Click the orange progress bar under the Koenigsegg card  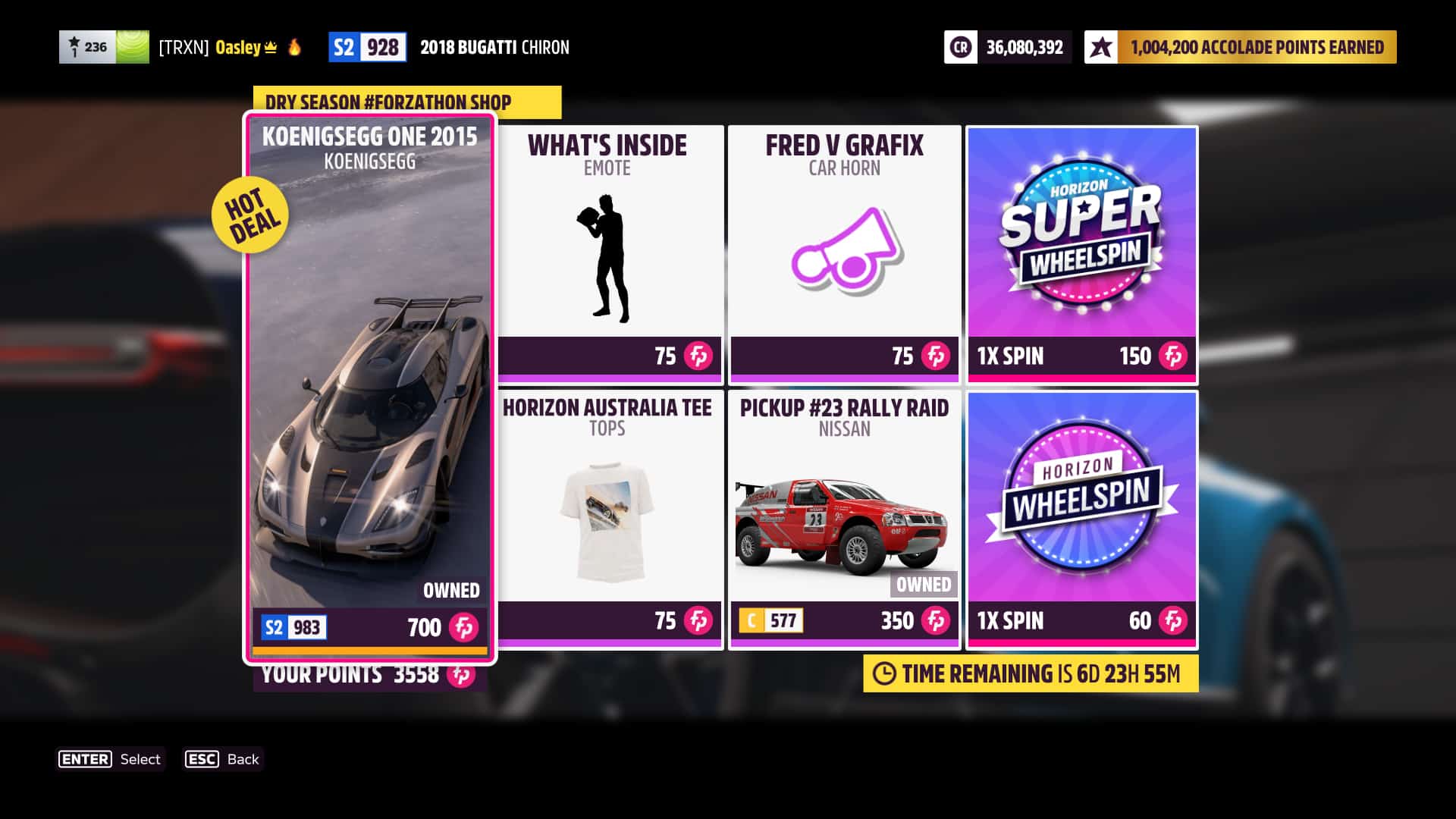click(369, 651)
